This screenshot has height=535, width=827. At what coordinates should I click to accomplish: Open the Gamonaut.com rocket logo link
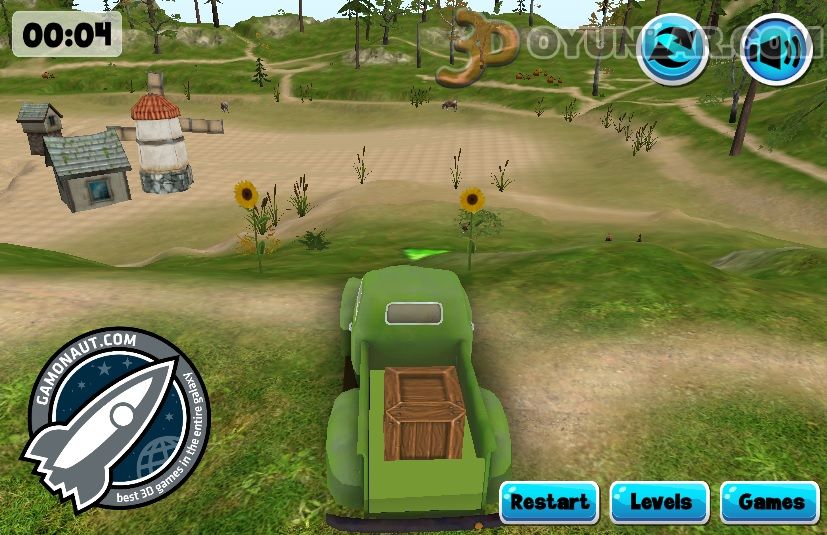pyautogui.click(x=115, y=419)
